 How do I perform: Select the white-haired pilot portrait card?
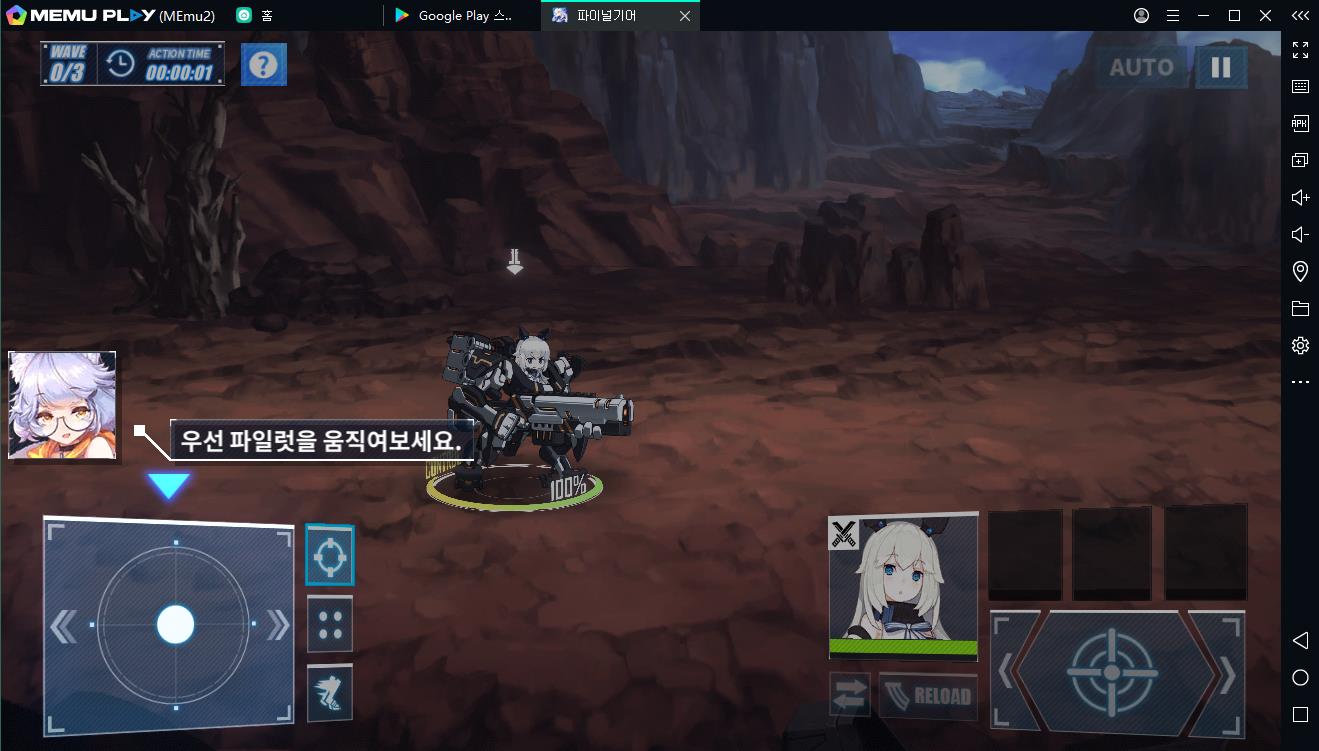pos(903,585)
